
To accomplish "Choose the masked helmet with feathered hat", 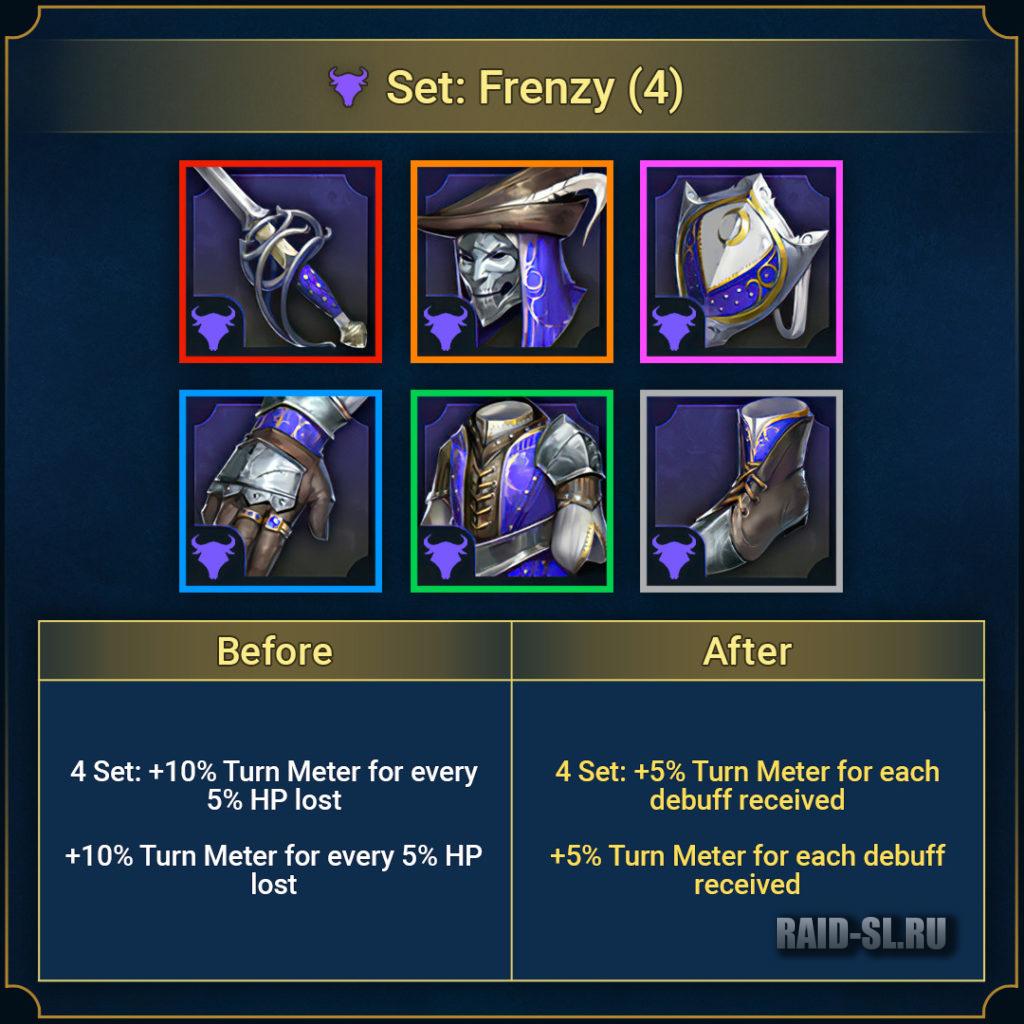I will coord(511,262).
